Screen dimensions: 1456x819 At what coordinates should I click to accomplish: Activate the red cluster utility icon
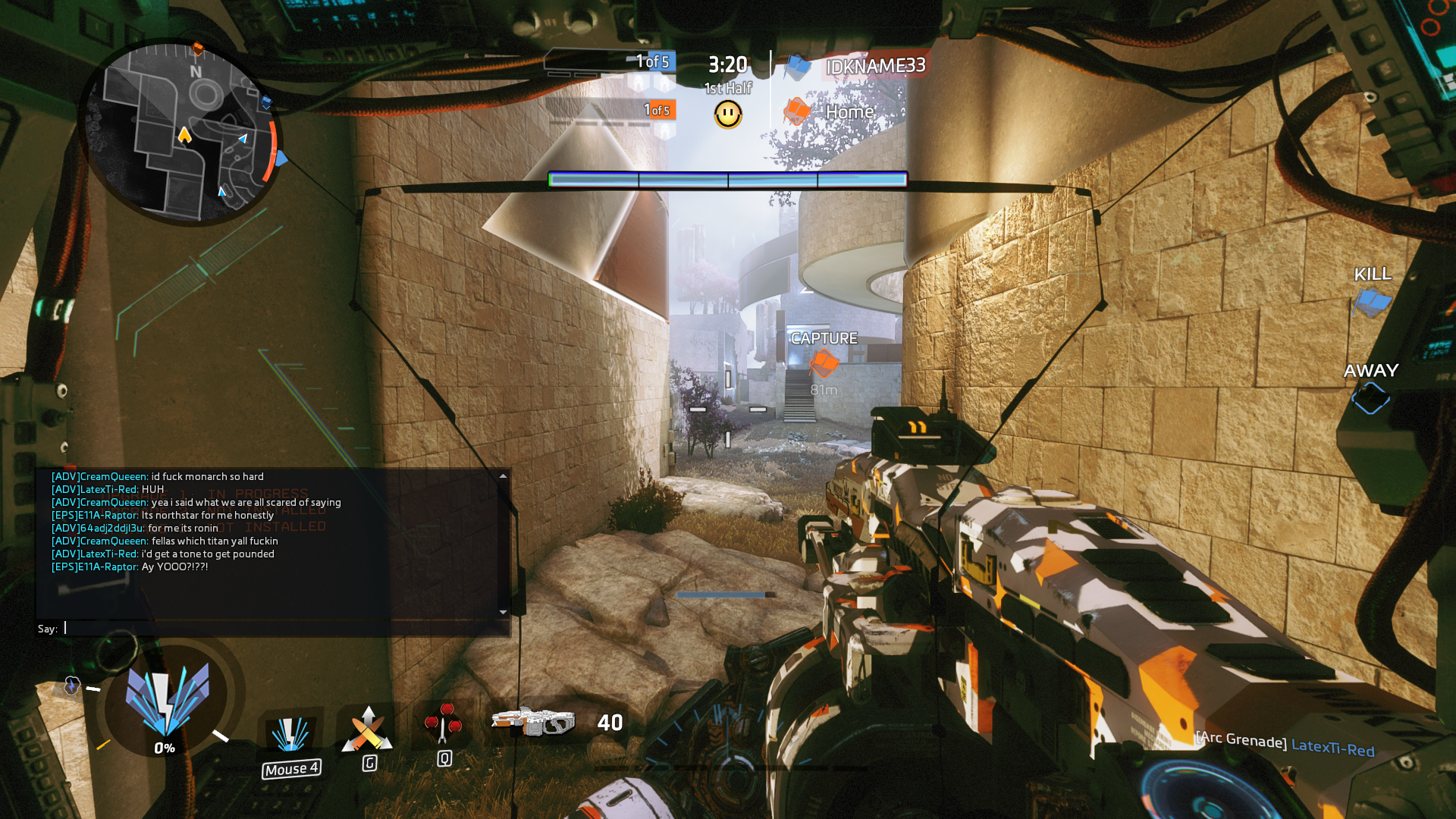coord(444,724)
